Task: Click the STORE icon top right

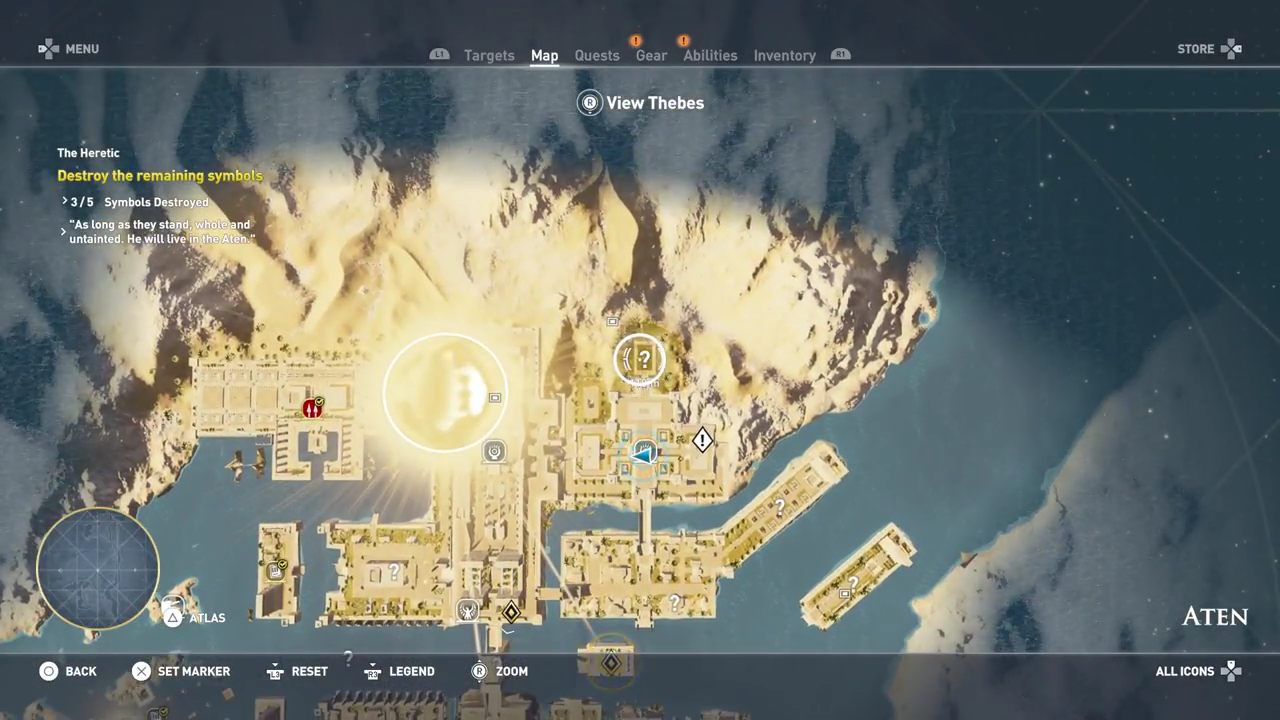Action: [1208, 48]
